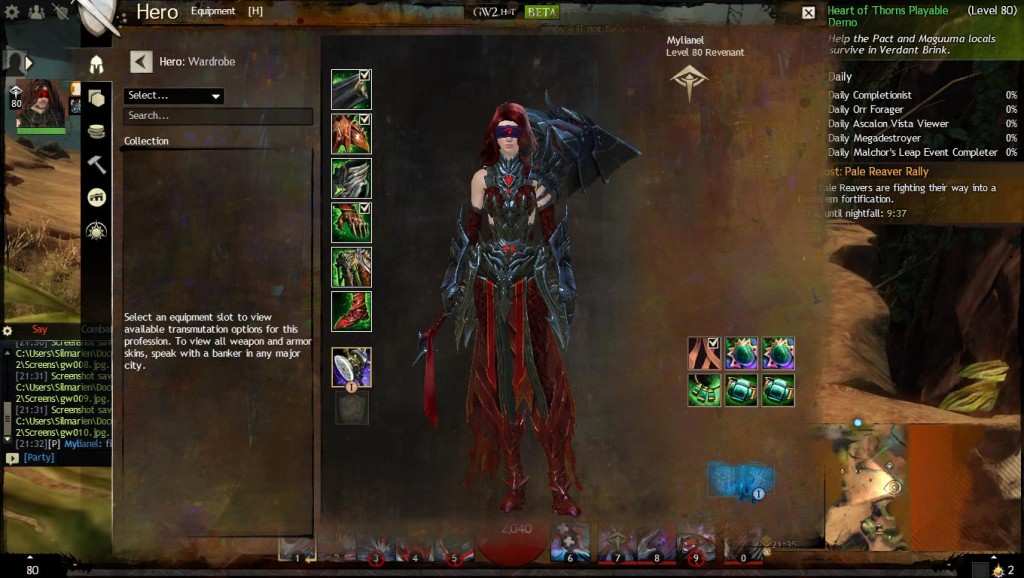Open the wardrobe Select dropdown
The image size is (1024, 578).
coord(173,96)
